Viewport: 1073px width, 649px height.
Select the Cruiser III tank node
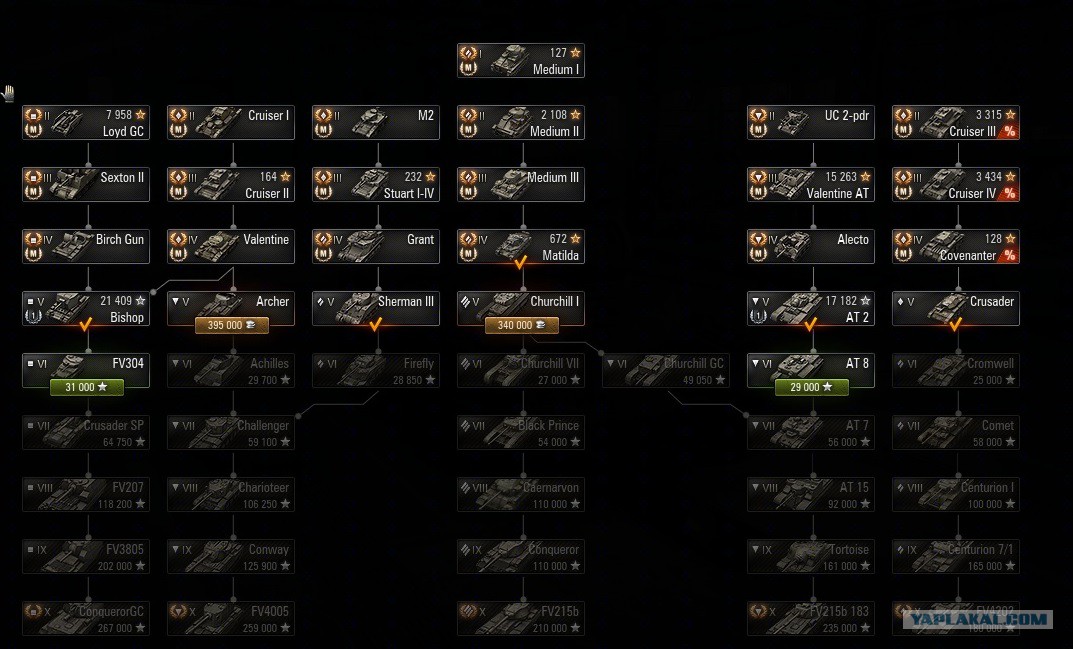pyautogui.click(x=956, y=123)
